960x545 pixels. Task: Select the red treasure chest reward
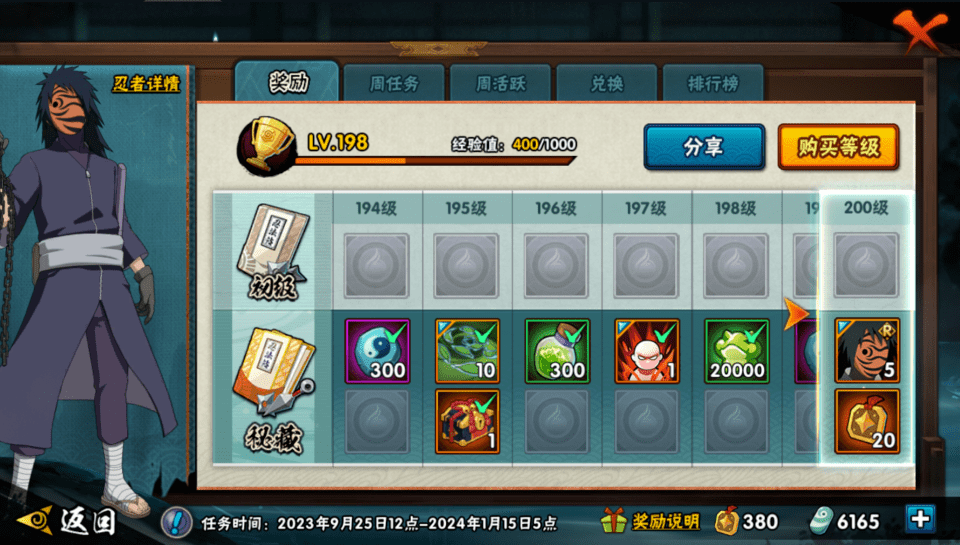click(x=467, y=421)
